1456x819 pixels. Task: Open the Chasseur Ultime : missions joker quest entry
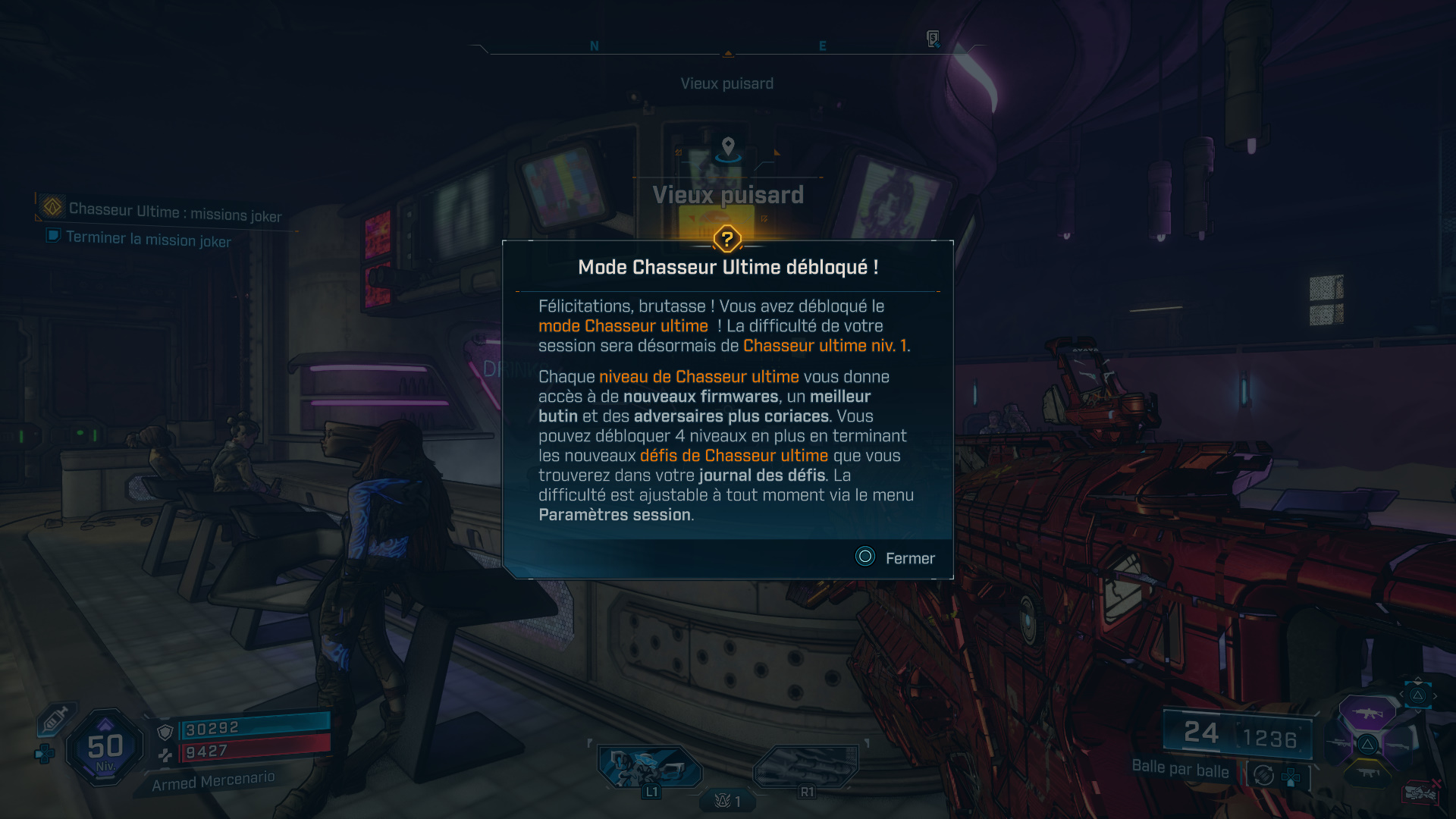(174, 212)
